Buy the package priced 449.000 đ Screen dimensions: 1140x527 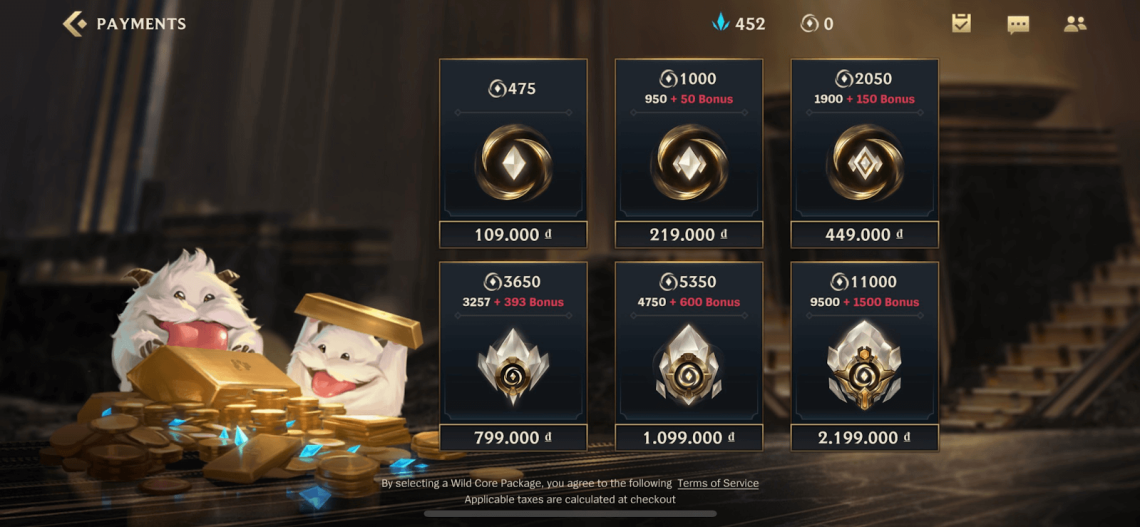pos(864,235)
